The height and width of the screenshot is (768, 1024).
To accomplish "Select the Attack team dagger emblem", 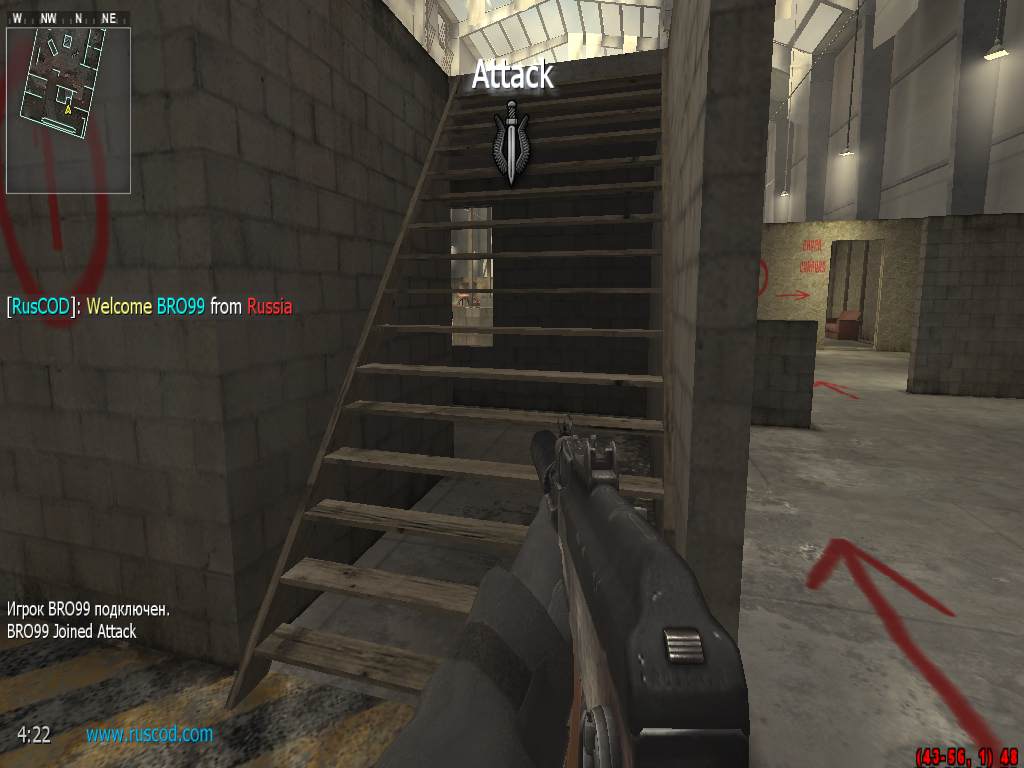I will coord(511,142).
